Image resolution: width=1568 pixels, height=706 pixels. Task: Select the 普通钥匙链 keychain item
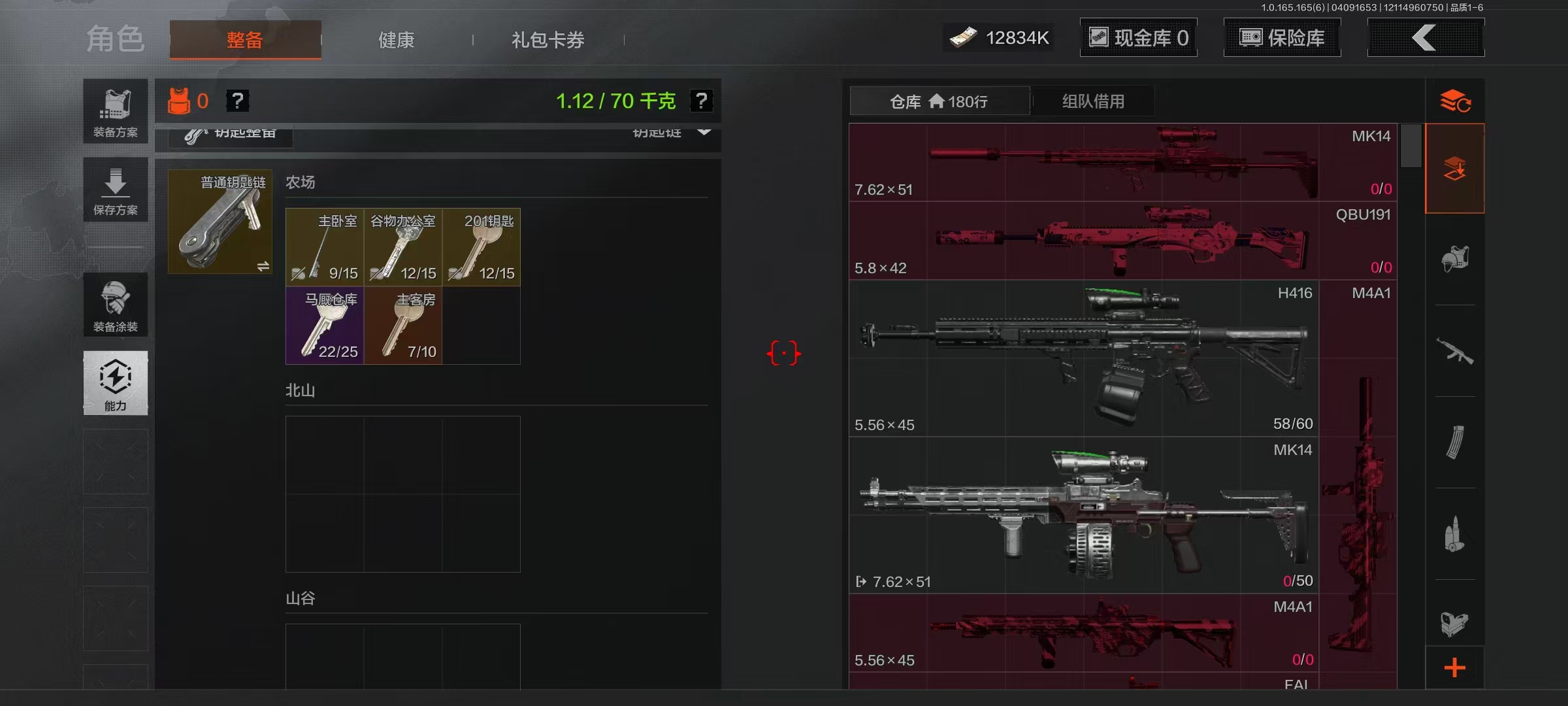coord(220,222)
